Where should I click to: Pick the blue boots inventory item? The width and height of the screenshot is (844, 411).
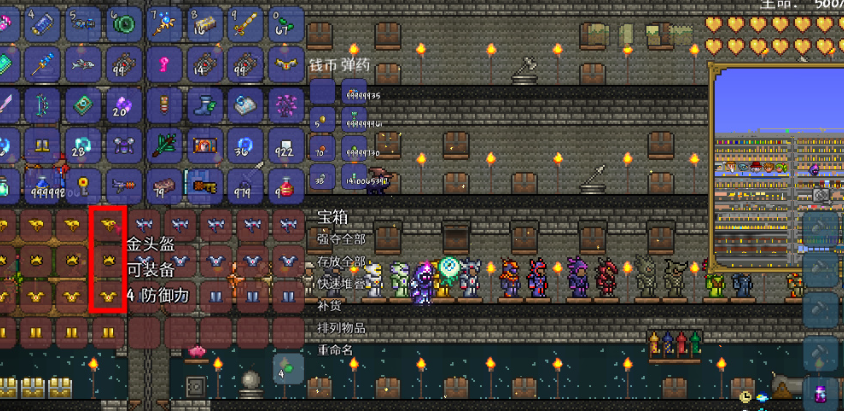coord(205,105)
